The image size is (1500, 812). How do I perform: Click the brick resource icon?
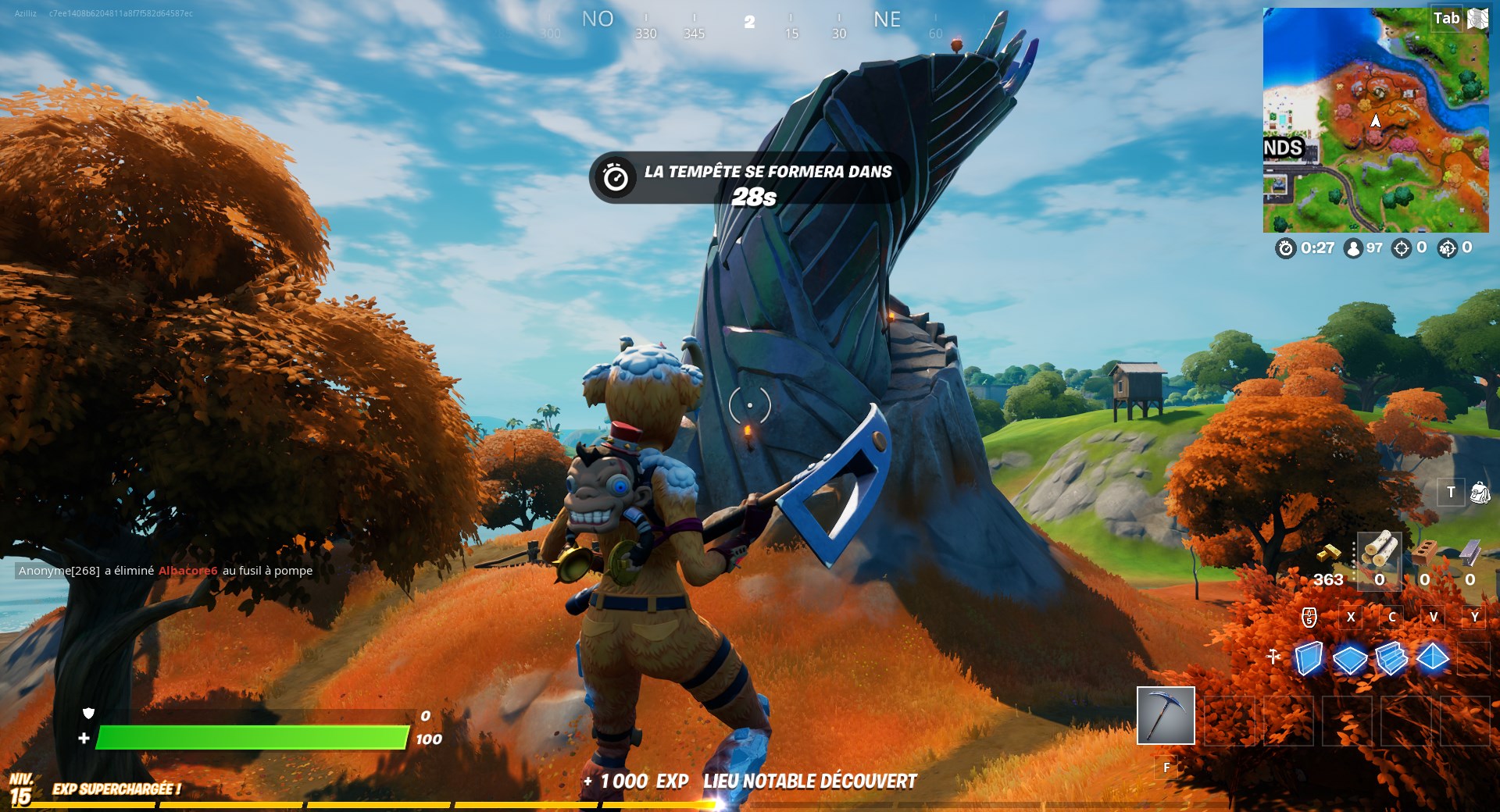1425,551
